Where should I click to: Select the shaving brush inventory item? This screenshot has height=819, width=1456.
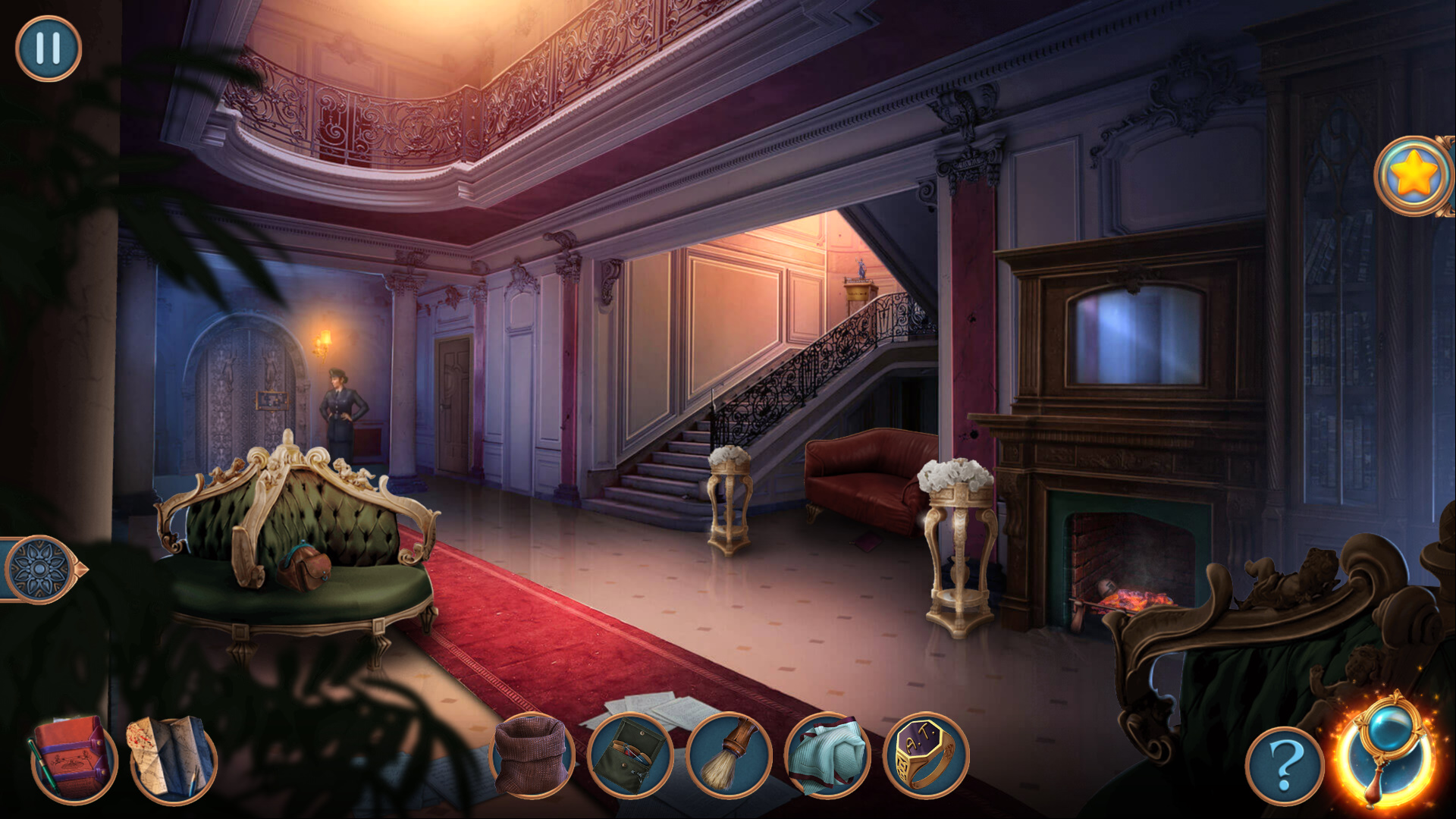pos(729,755)
